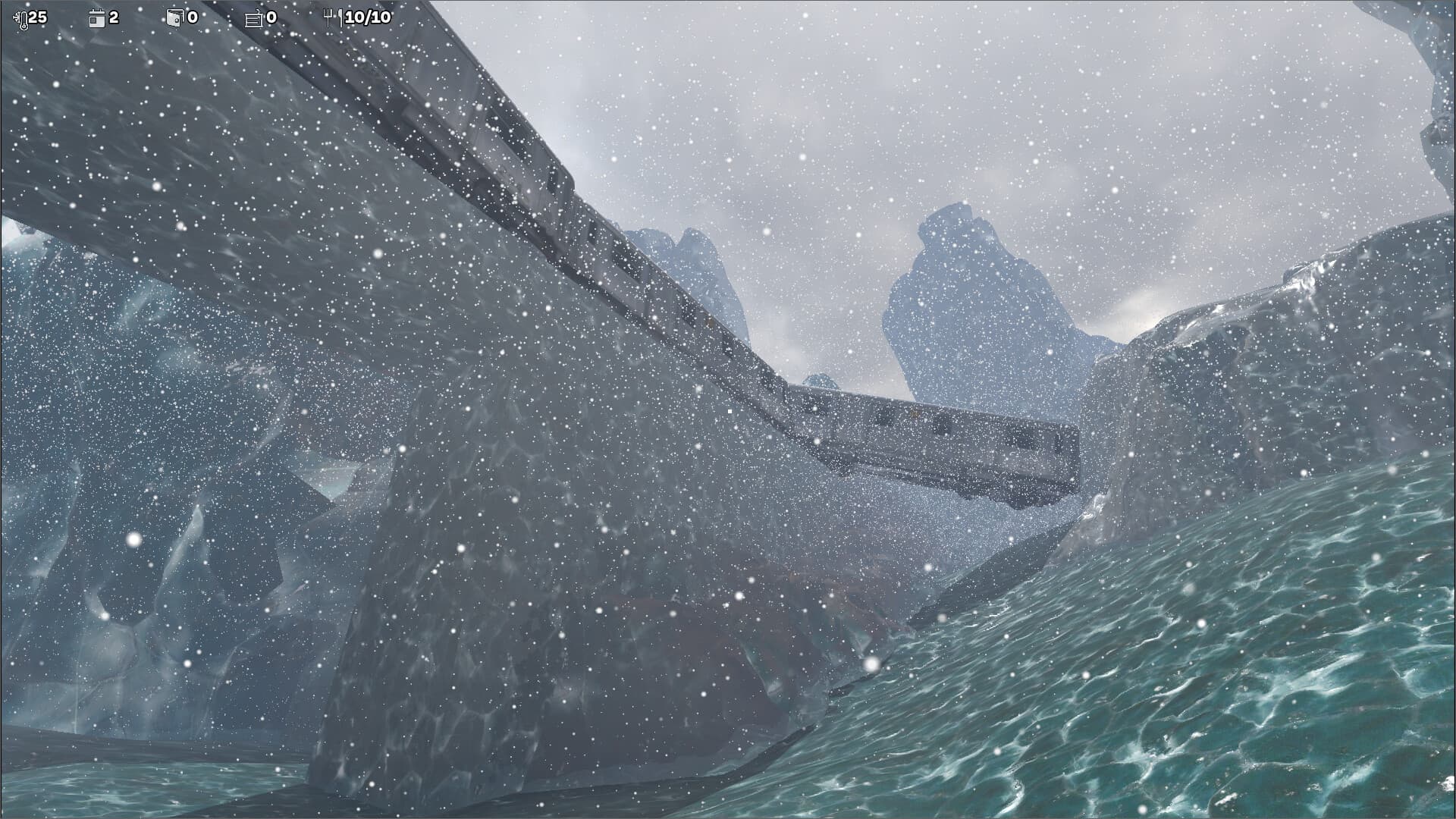Screen dimensions: 1456x819
Task: Select the calendar icon showing day 2
Action: (x=96, y=19)
